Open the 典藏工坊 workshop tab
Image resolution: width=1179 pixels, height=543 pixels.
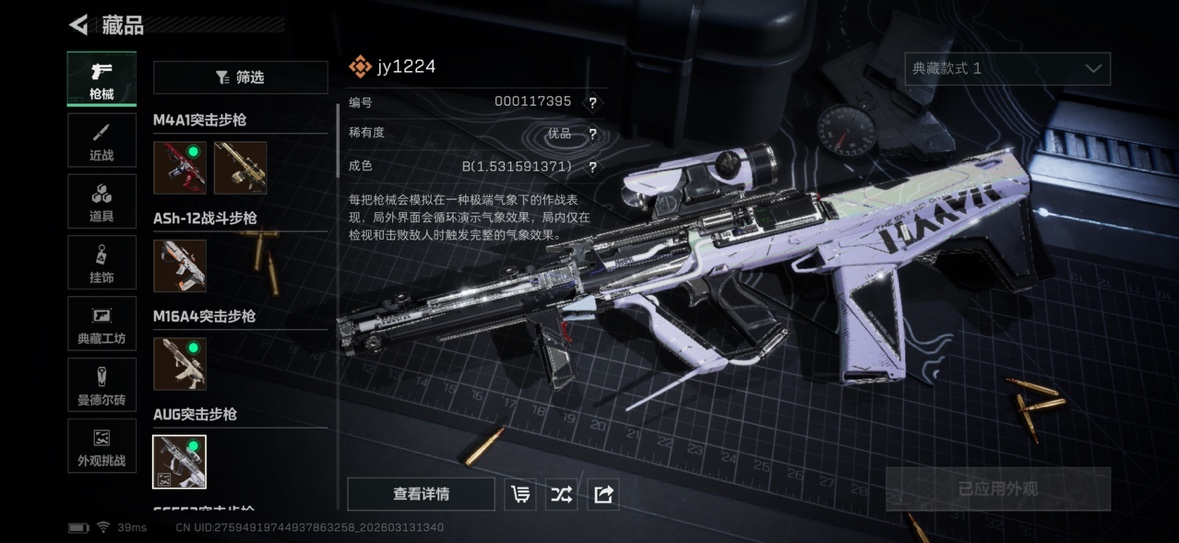tap(101, 324)
